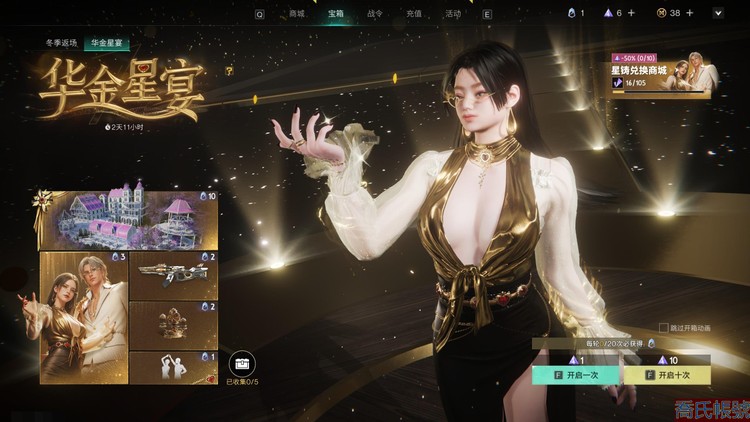Go to the 充值 recharge tab
This screenshot has width=750, height=422.
pyautogui.click(x=414, y=14)
